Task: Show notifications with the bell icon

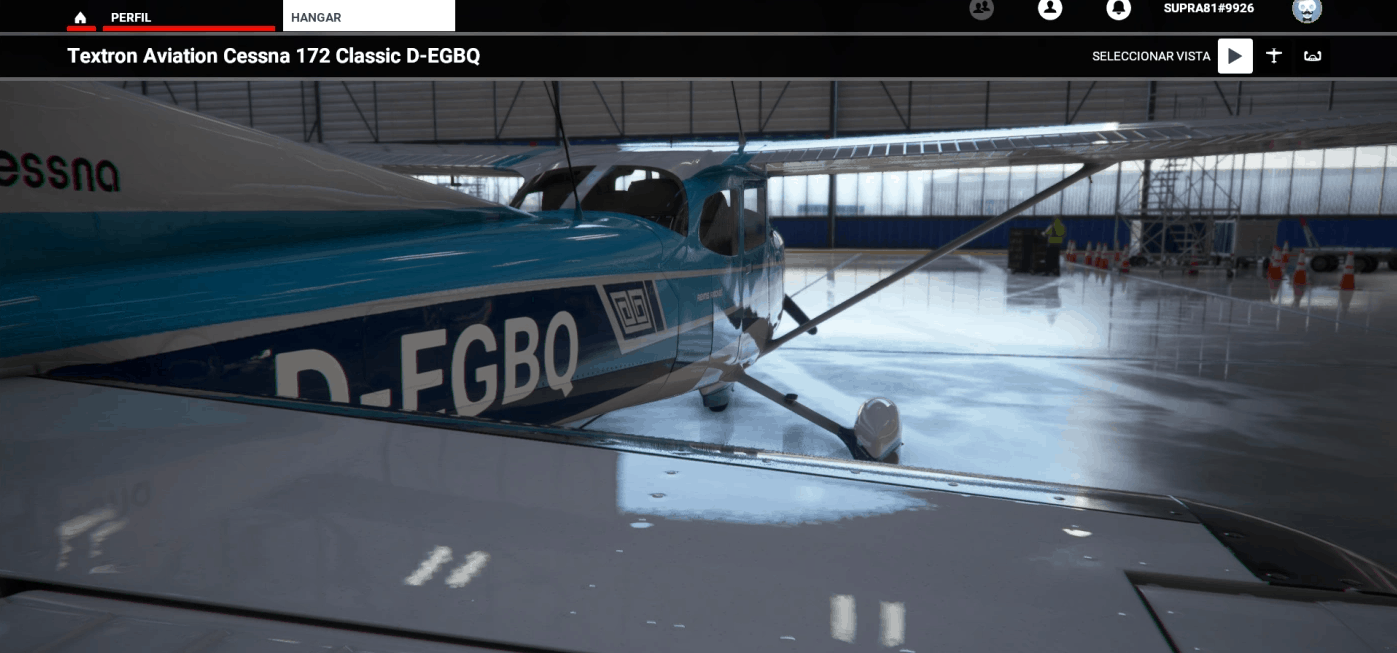Action: [x=1118, y=8]
